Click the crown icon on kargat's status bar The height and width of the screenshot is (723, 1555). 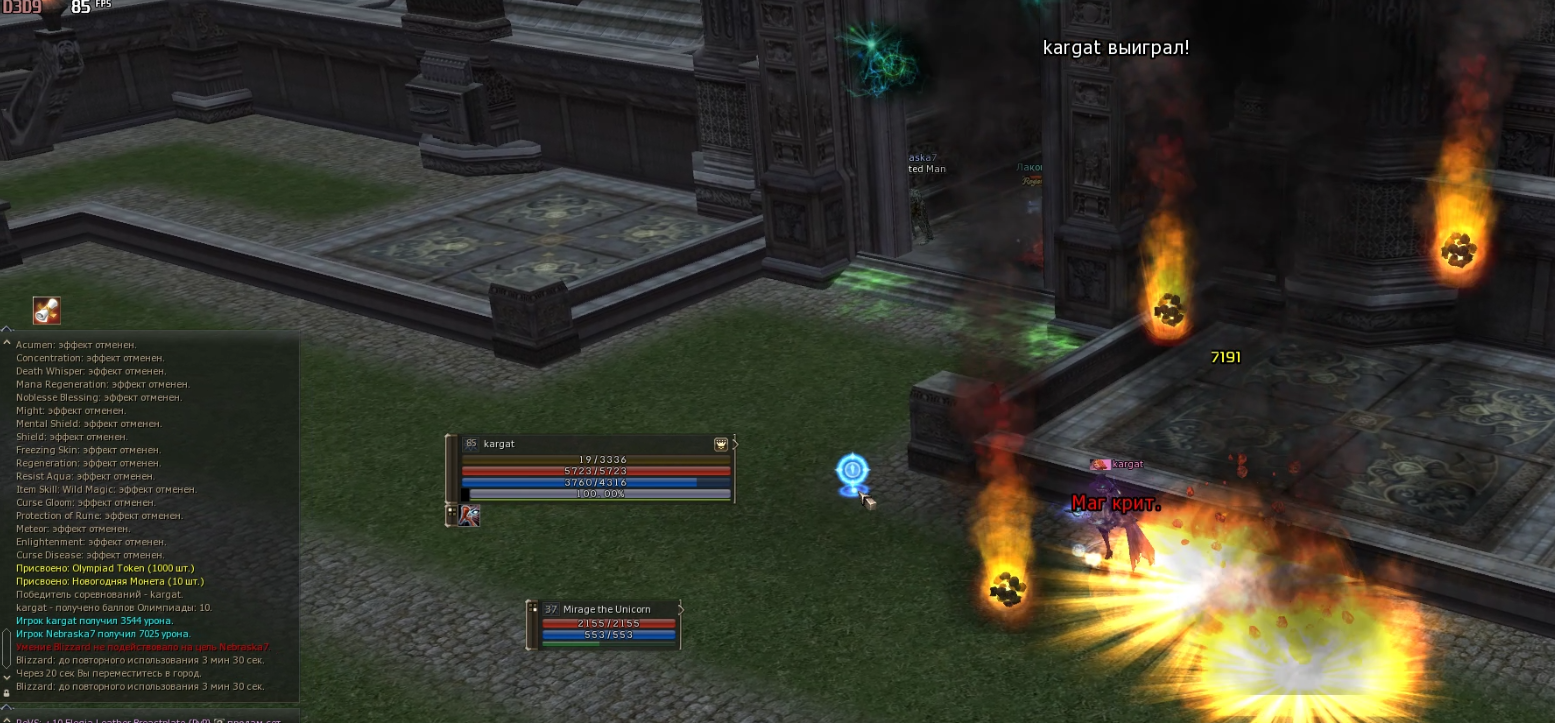tap(720, 444)
